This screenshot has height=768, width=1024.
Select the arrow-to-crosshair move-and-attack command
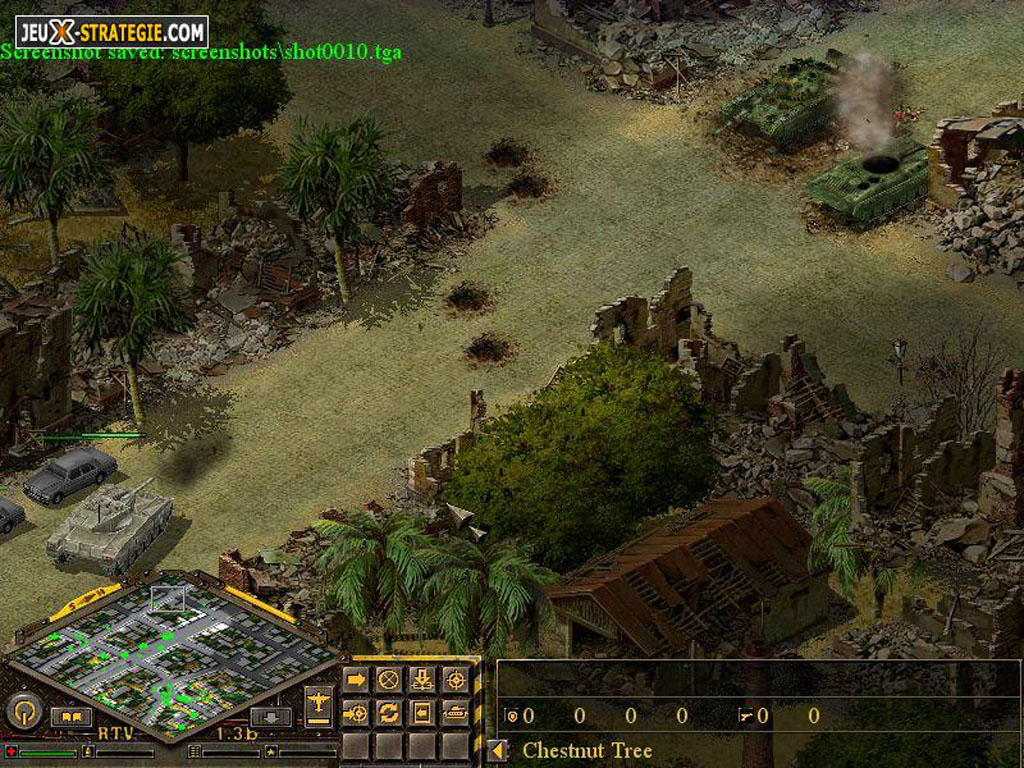tap(356, 713)
